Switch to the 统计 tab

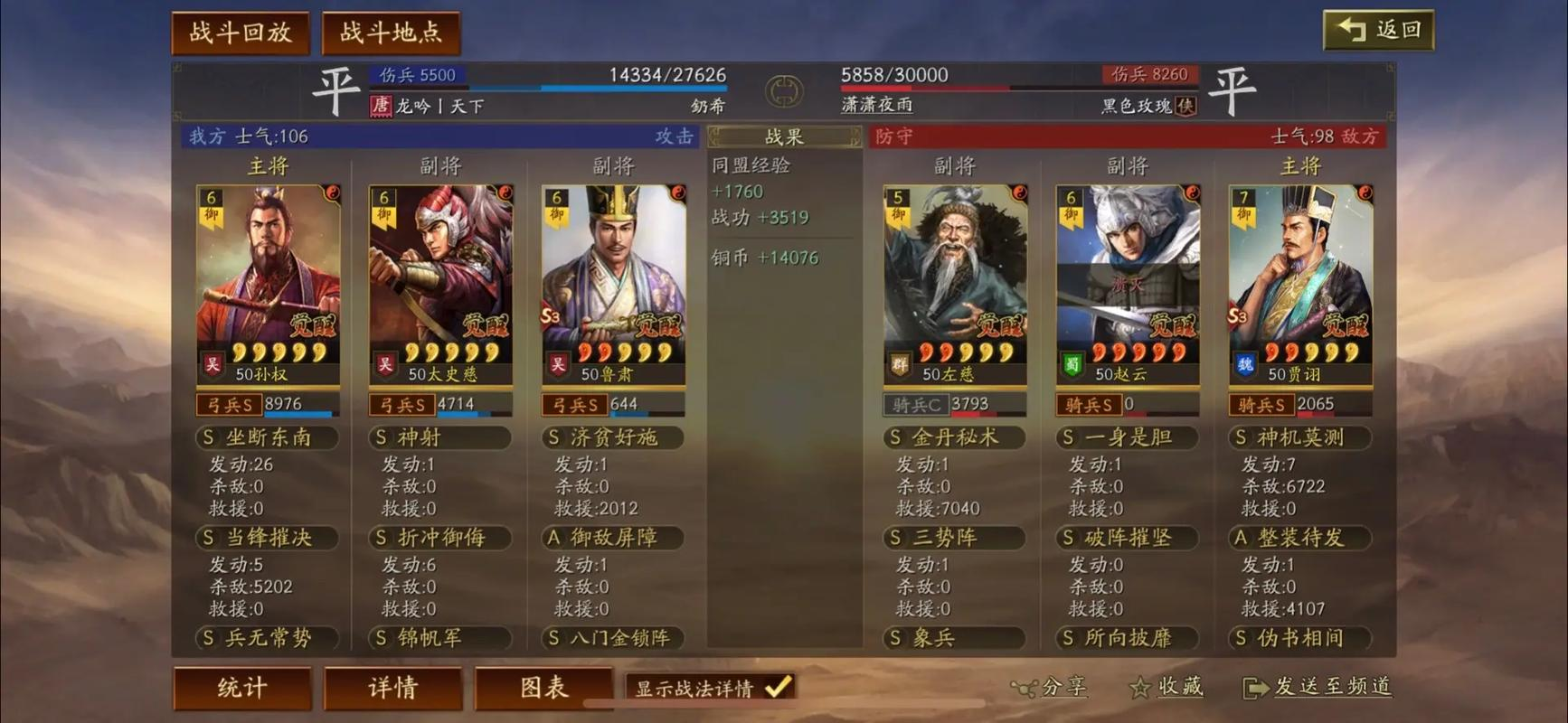[x=242, y=689]
